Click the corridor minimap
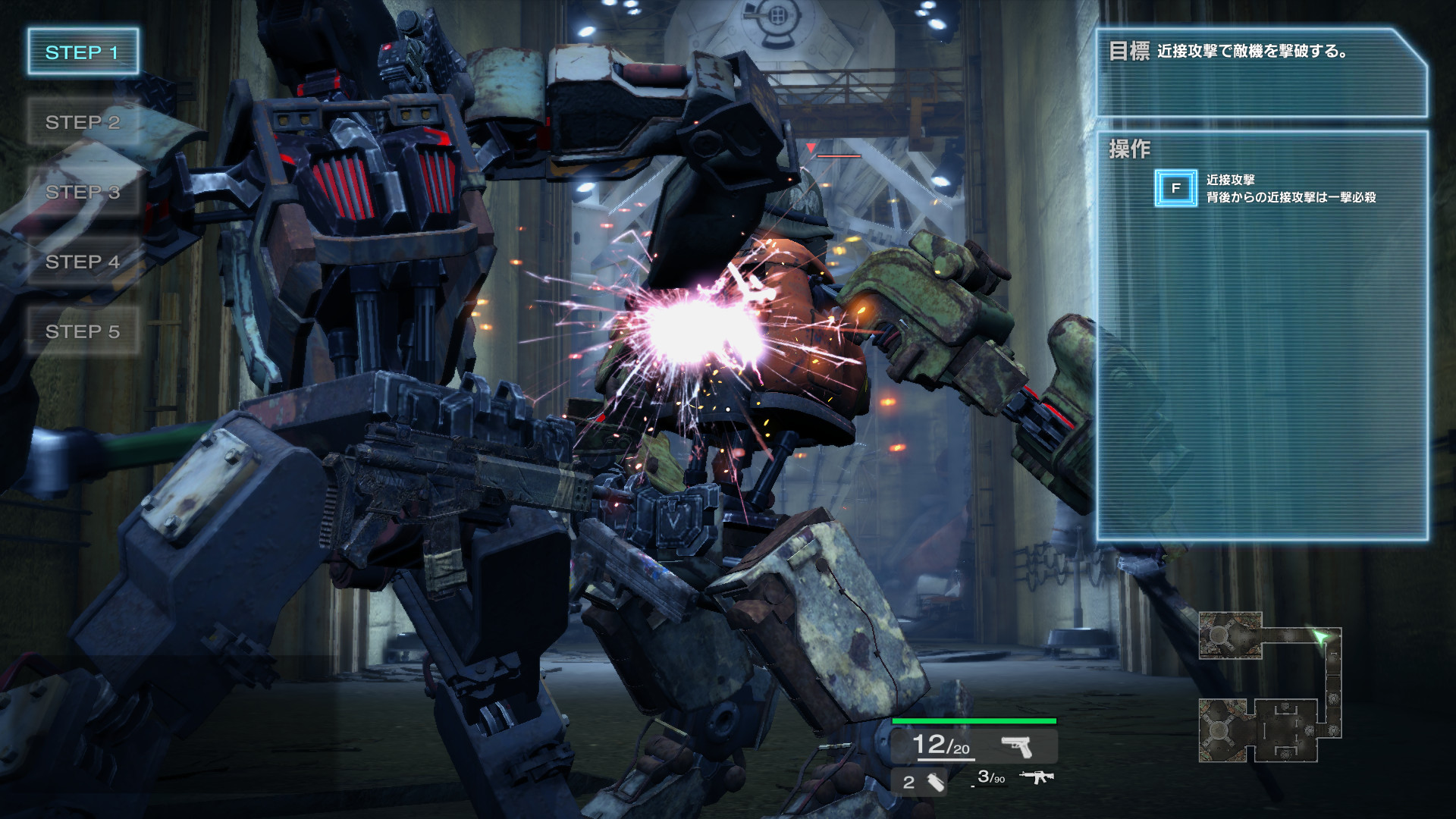Viewport: 1456px width, 819px height. tap(1270, 687)
